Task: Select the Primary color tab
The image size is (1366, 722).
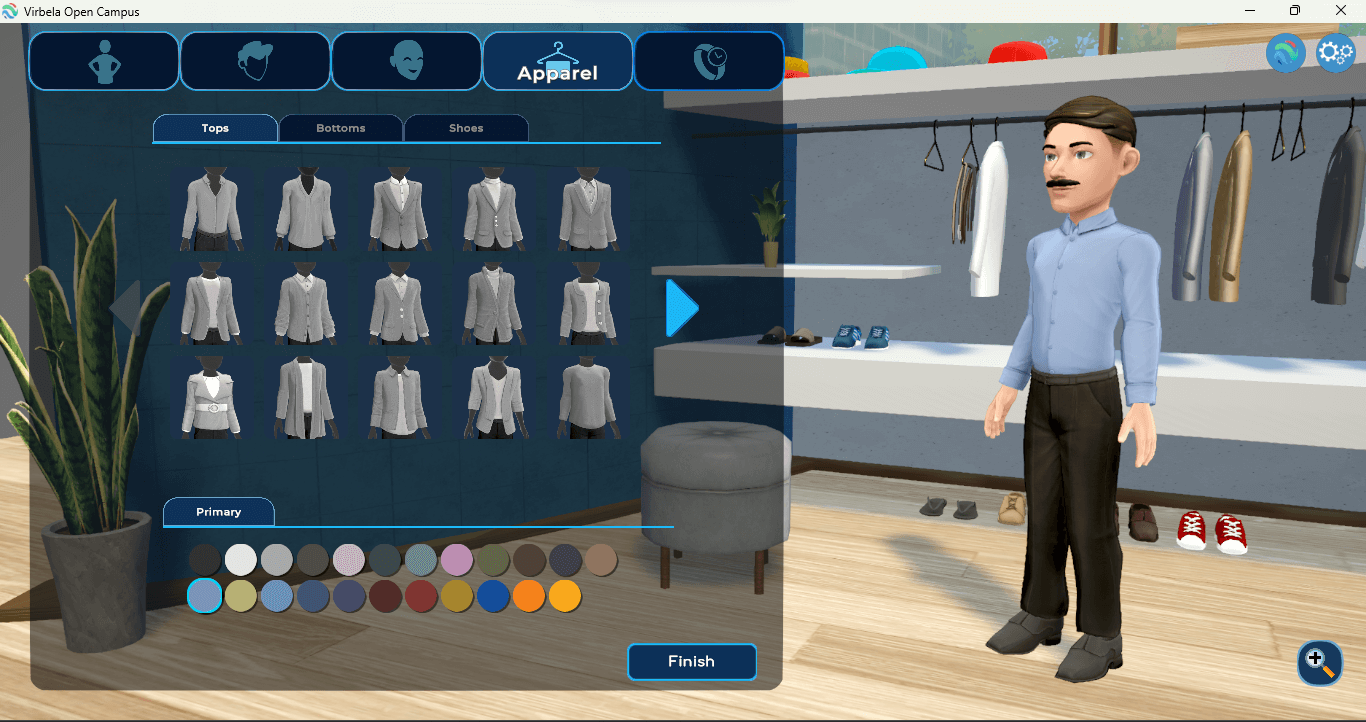Action: pyautogui.click(x=219, y=512)
